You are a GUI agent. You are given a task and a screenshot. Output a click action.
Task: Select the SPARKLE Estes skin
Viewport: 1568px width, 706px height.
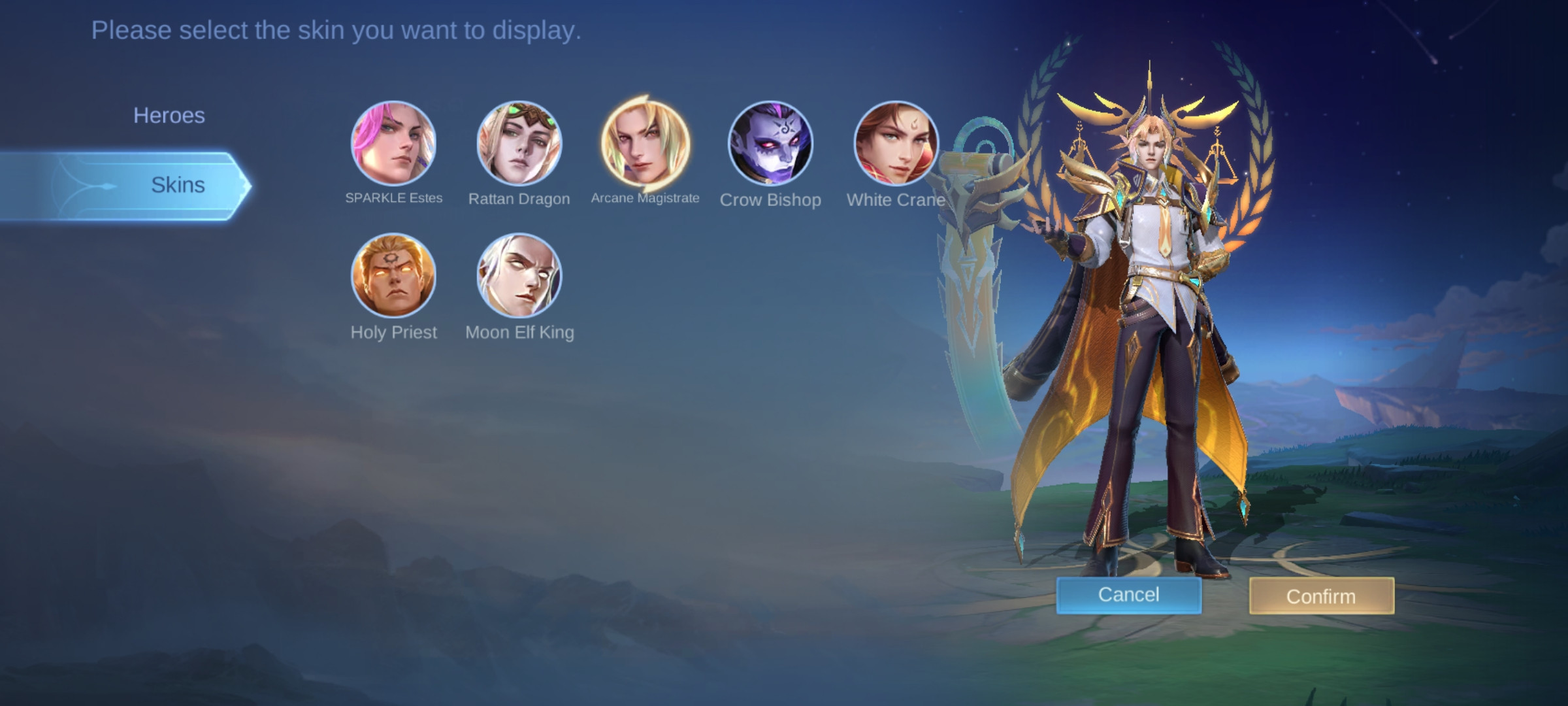(x=393, y=143)
